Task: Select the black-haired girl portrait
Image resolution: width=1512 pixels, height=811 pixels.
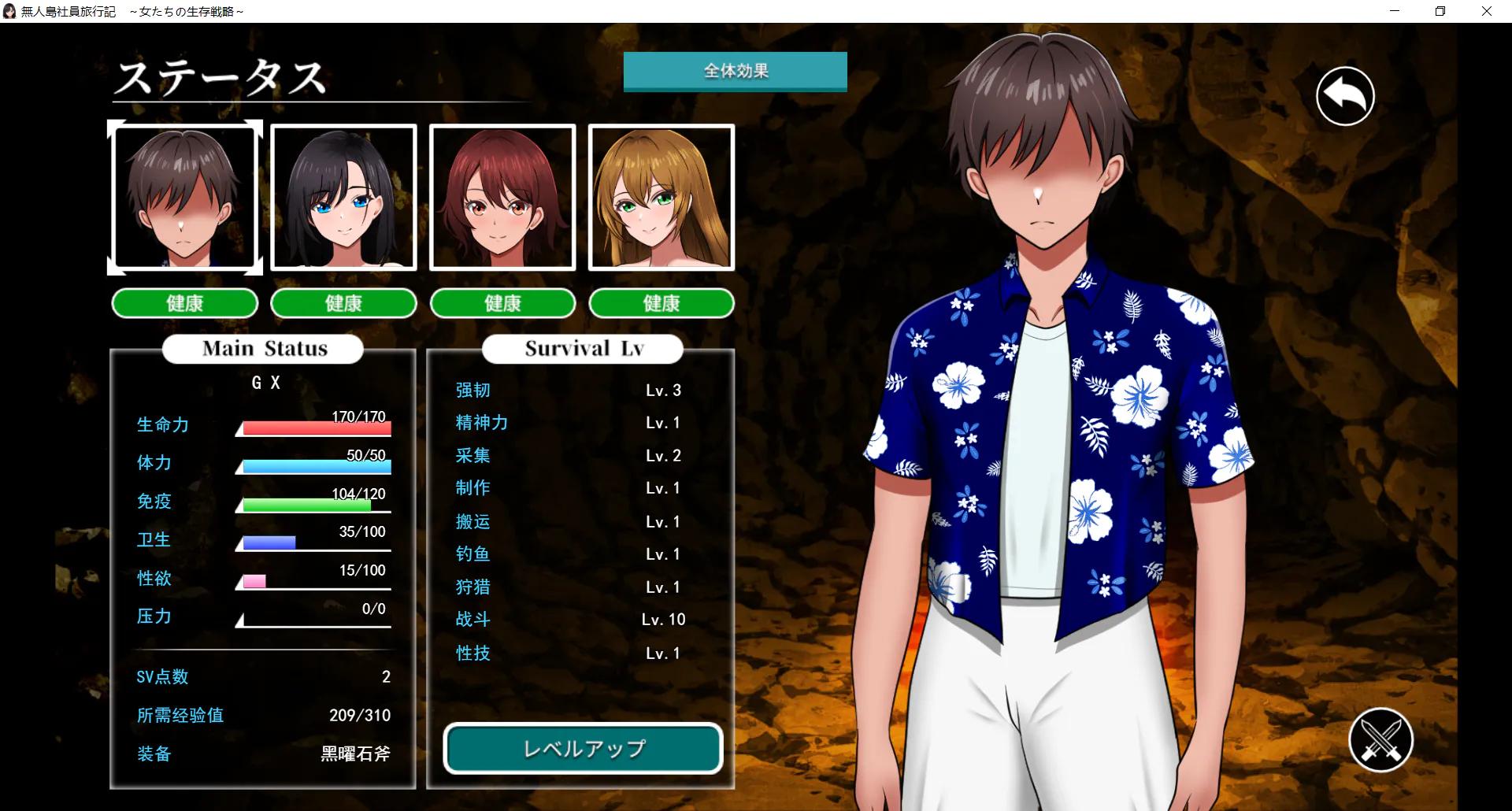Action: pyautogui.click(x=343, y=198)
